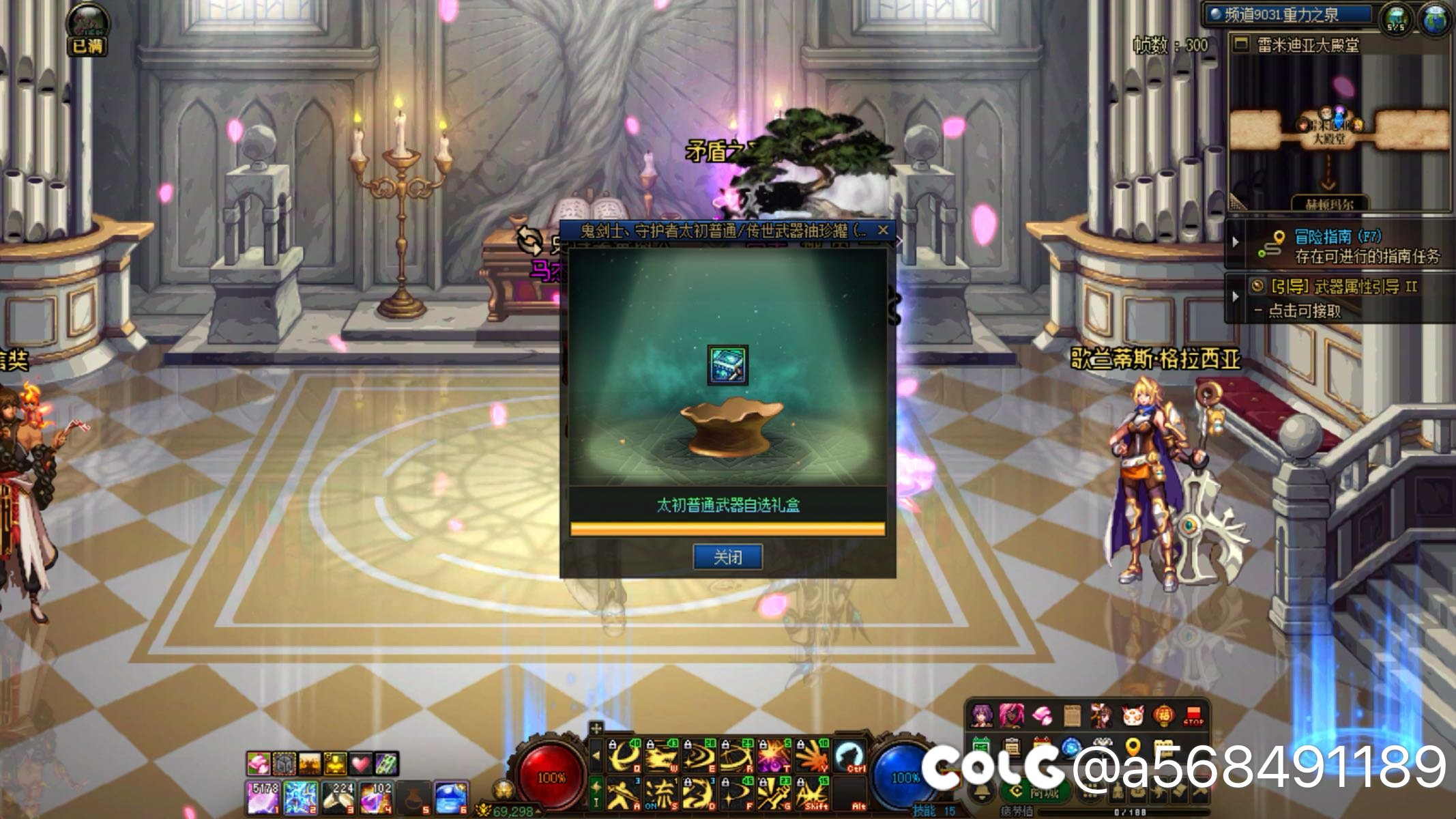Open the red 福 lantern event icon

[x=1163, y=716]
